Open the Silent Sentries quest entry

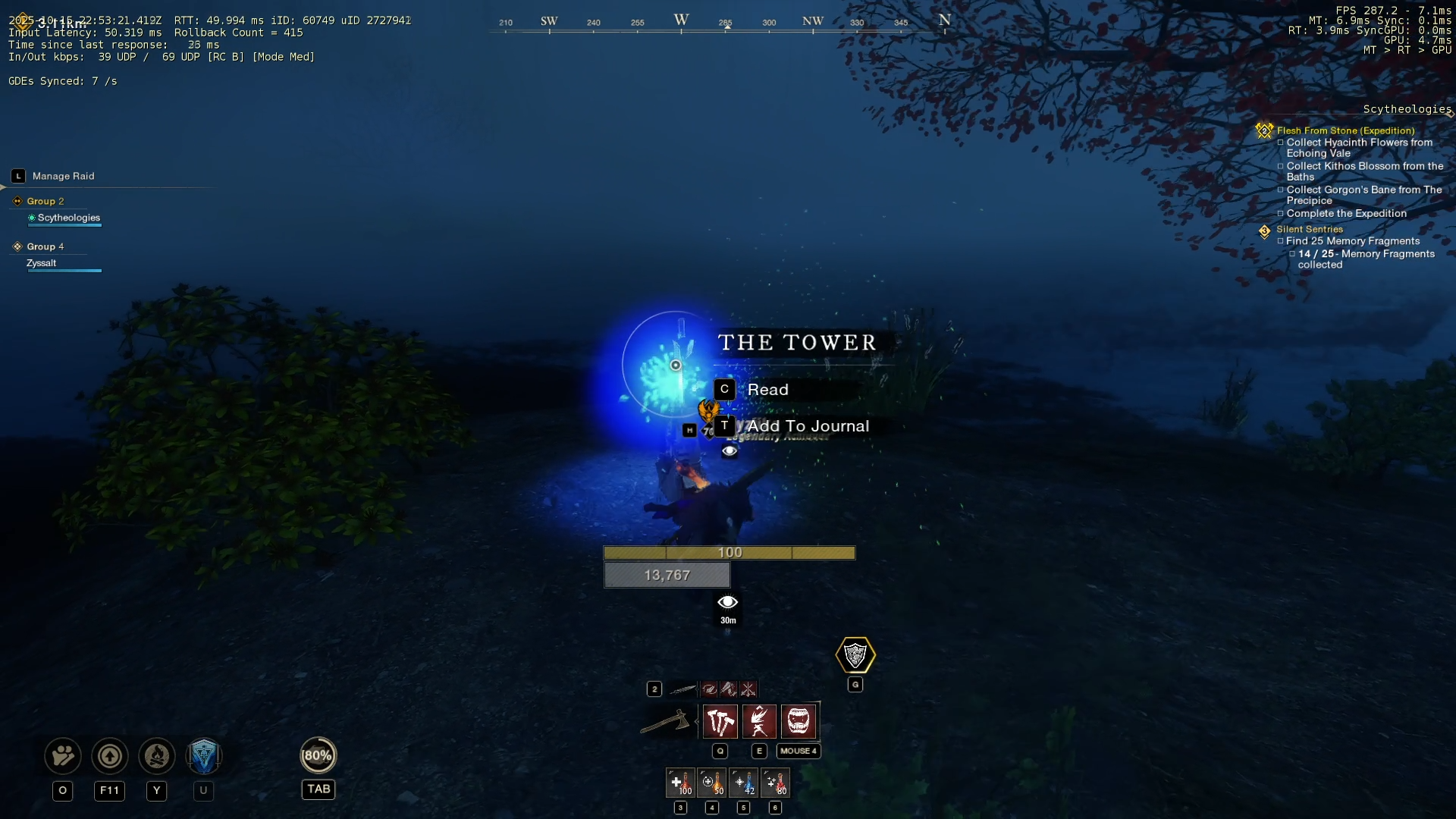pos(1309,229)
